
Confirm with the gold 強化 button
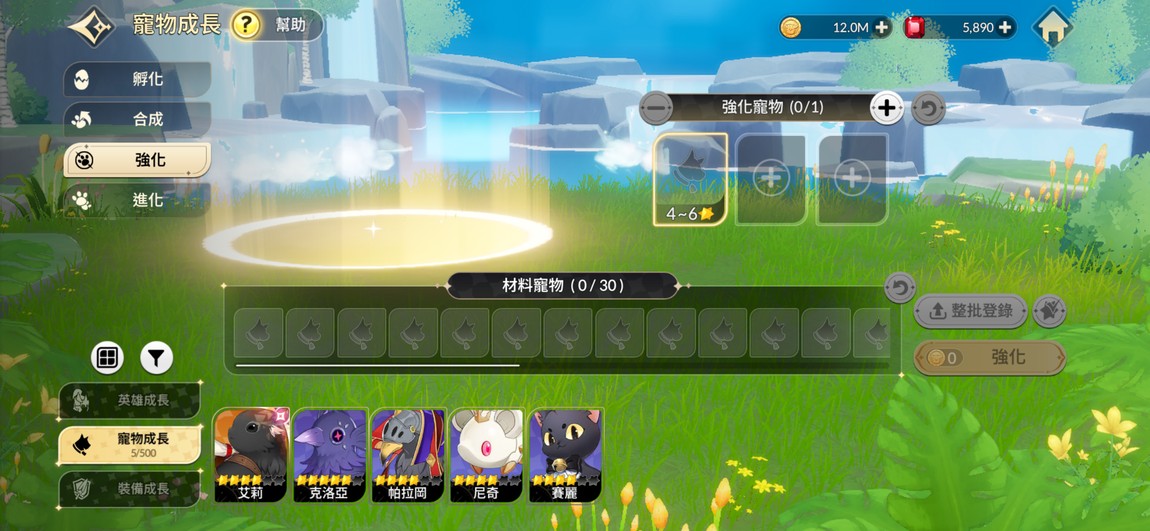(x=989, y=357)
